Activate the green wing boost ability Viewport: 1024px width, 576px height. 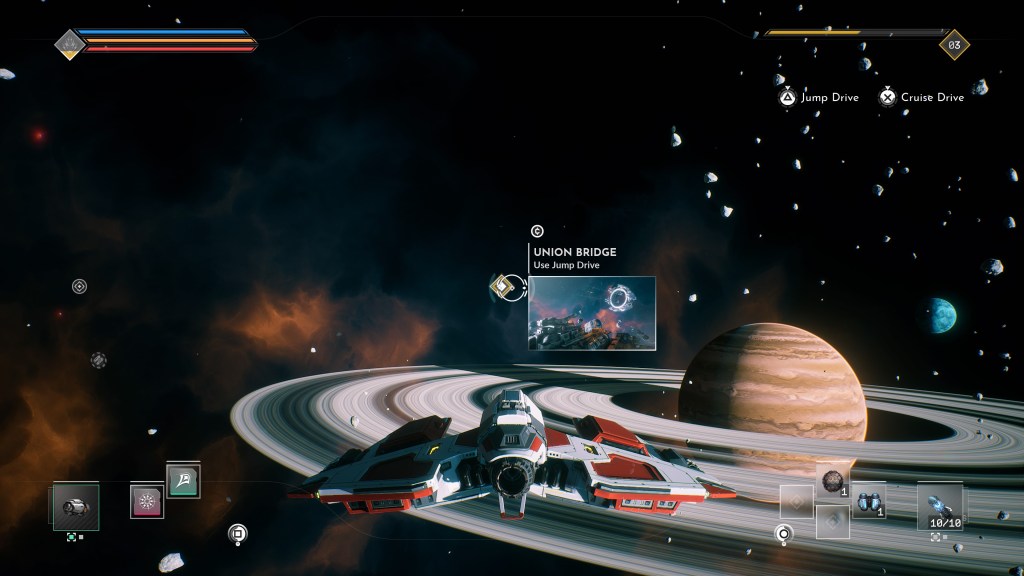pos(183,481)
